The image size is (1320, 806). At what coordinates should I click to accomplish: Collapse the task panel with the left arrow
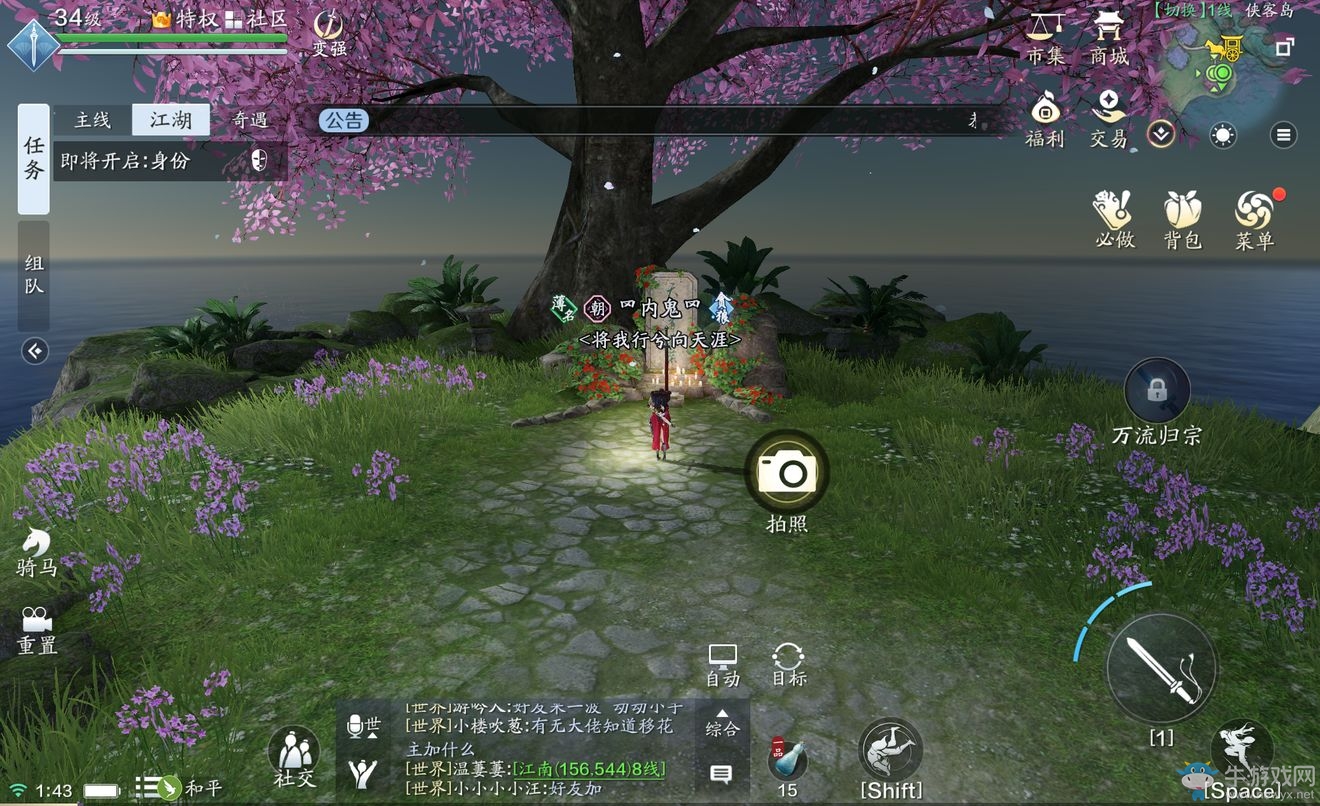click(33, 352)
